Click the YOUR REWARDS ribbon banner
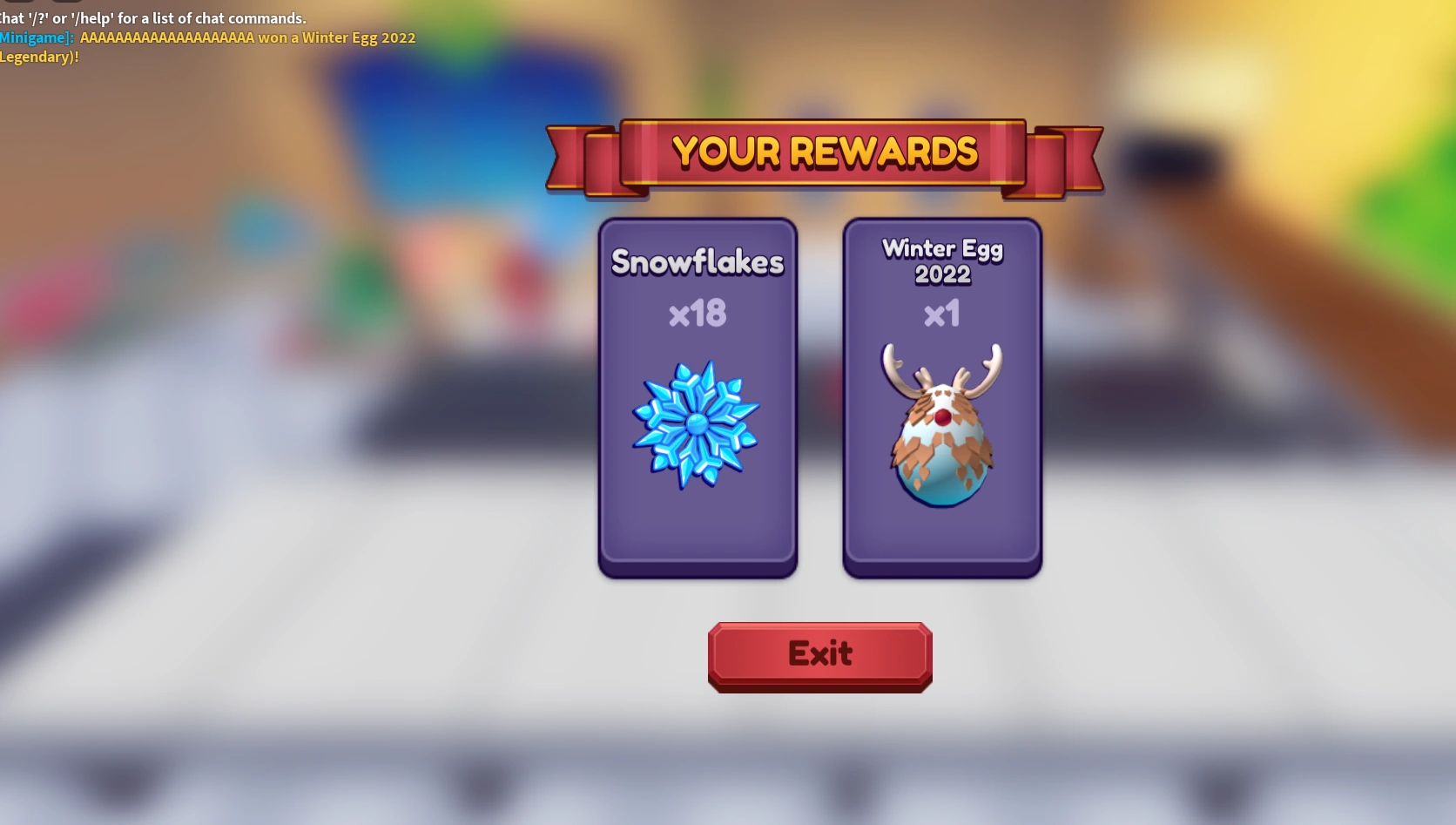The width and height of the screenshot is (1456, 825). point(823,152)
